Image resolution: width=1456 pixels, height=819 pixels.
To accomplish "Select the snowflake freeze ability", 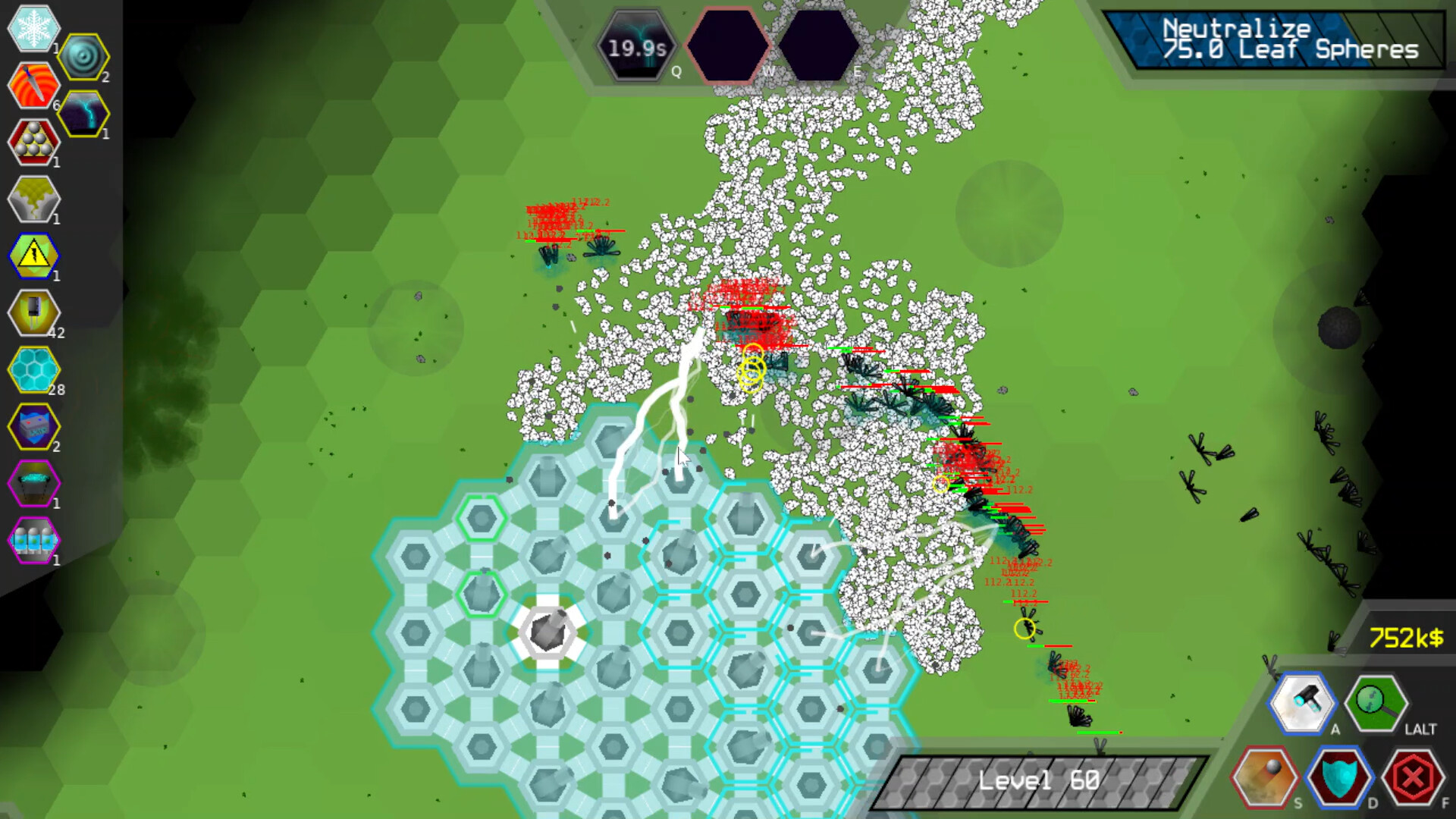I will pyautogui.click(x=33, y=28).
